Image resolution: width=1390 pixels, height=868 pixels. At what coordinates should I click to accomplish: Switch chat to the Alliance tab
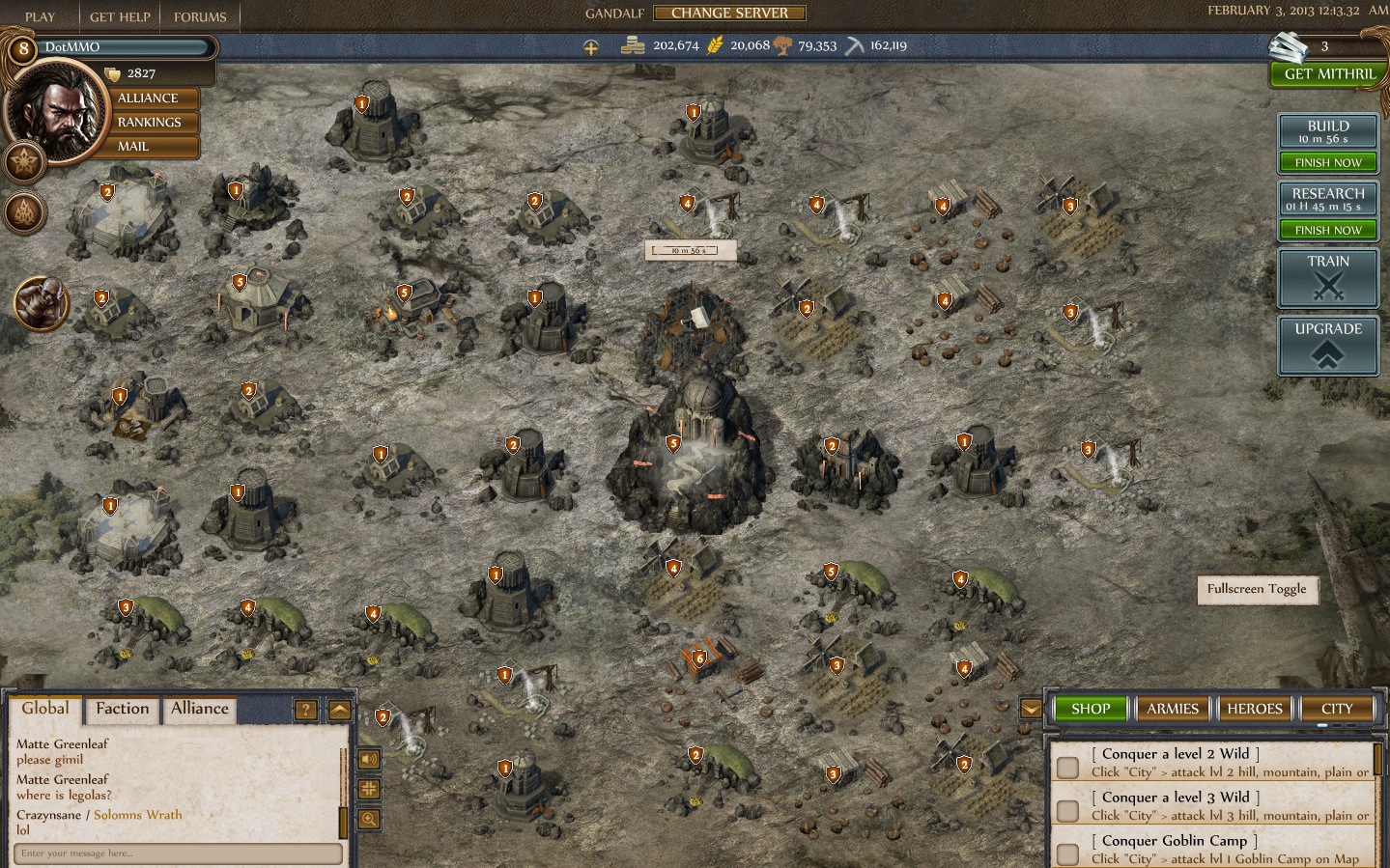tap(200, 709)
